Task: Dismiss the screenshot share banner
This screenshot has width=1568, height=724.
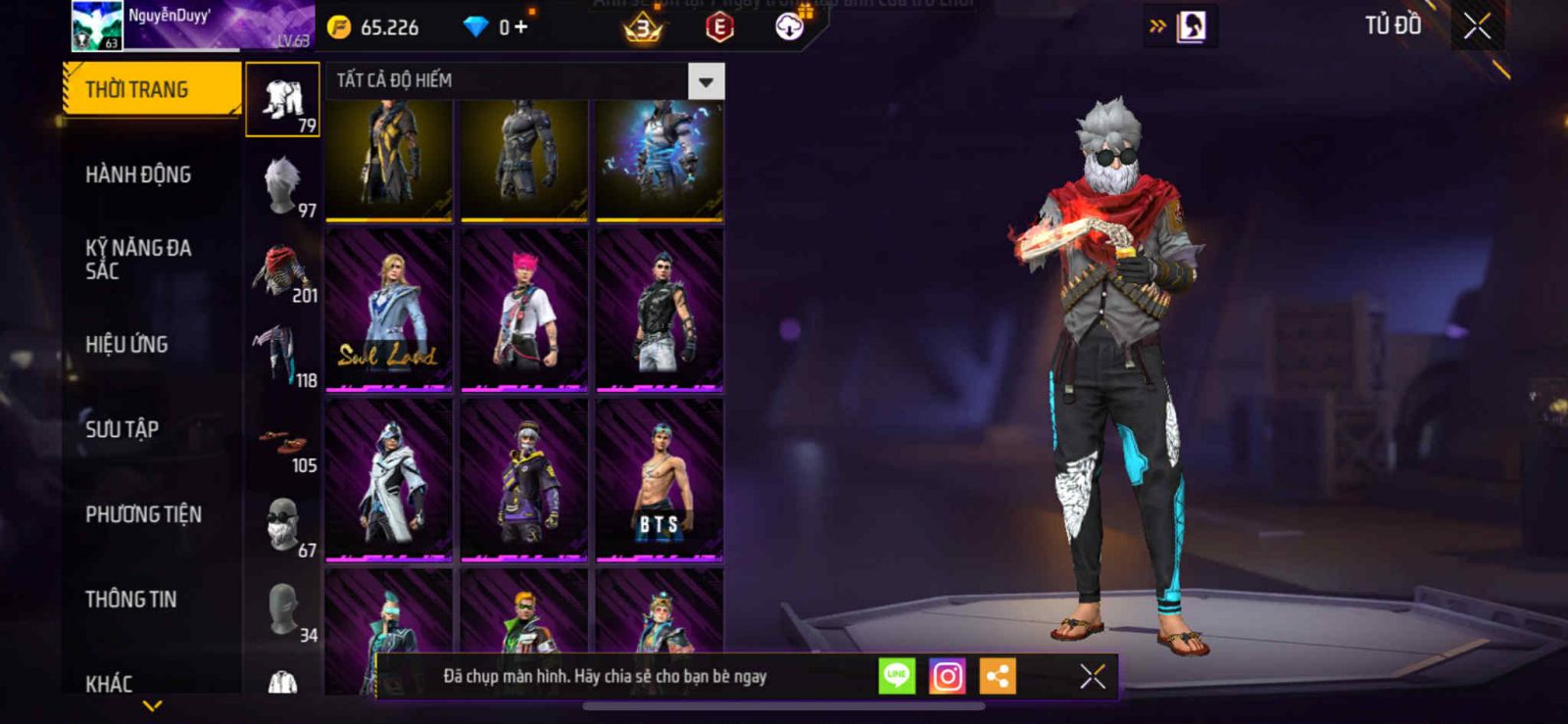Action: (x=1093, y=676)
